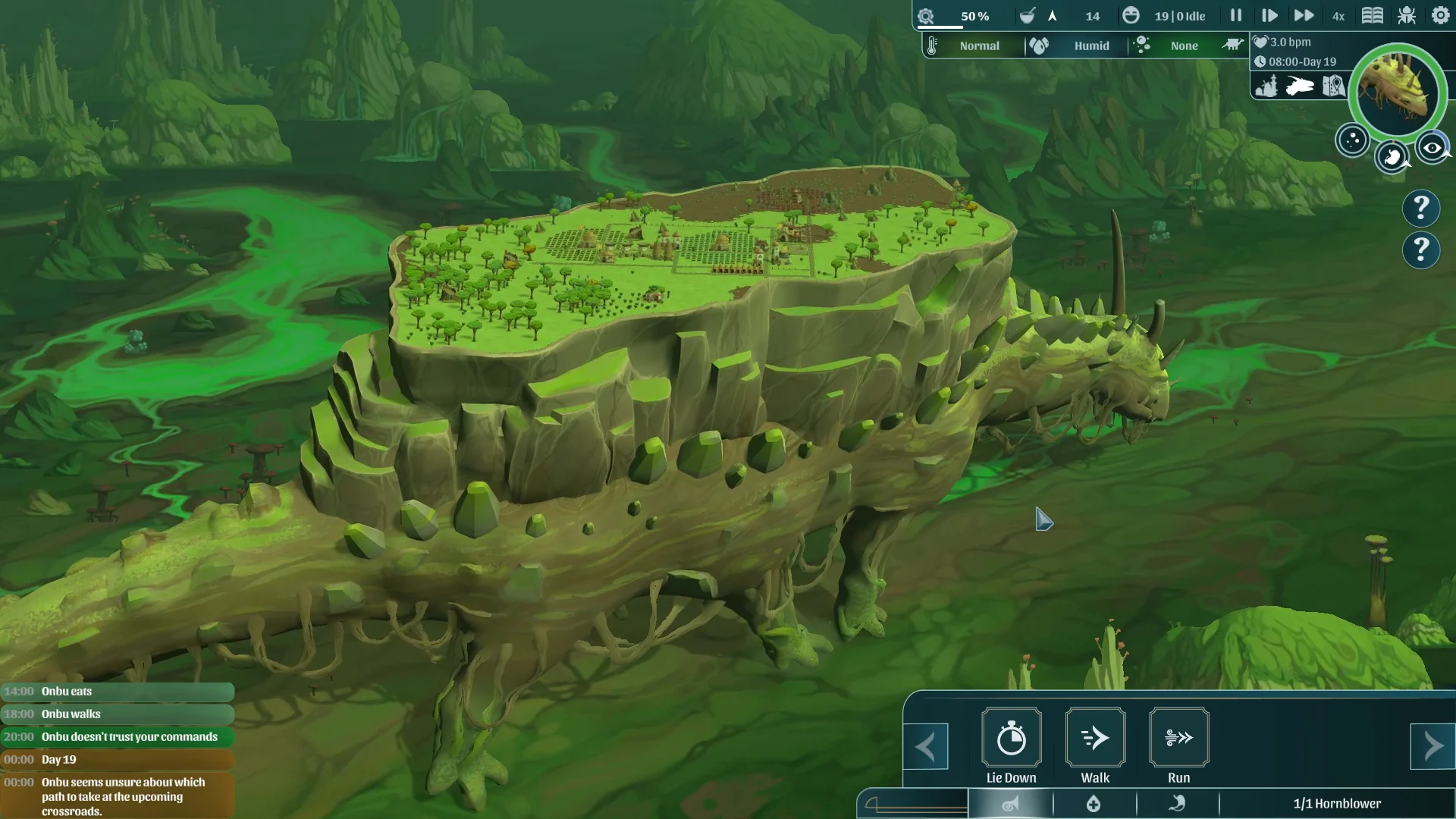Switch to the village view icon

(x=1266, y=86)
